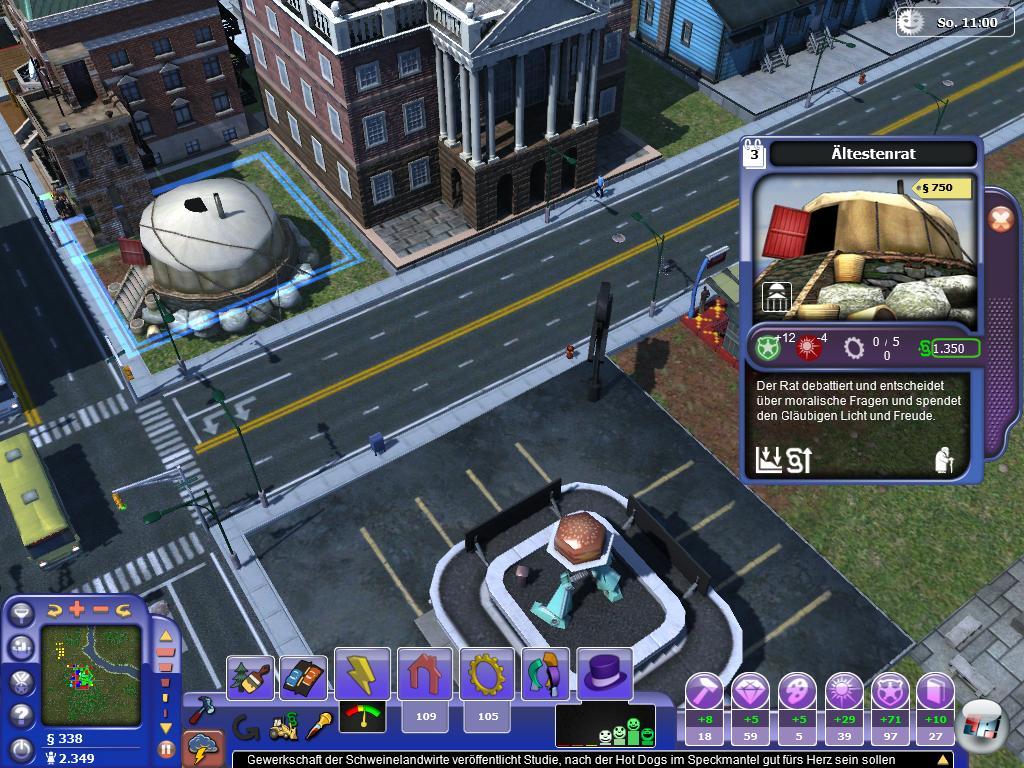This screenshot has width=1024, height=768.
Task: Select the hammer productivity society value
Action: (x=703, y=691)
